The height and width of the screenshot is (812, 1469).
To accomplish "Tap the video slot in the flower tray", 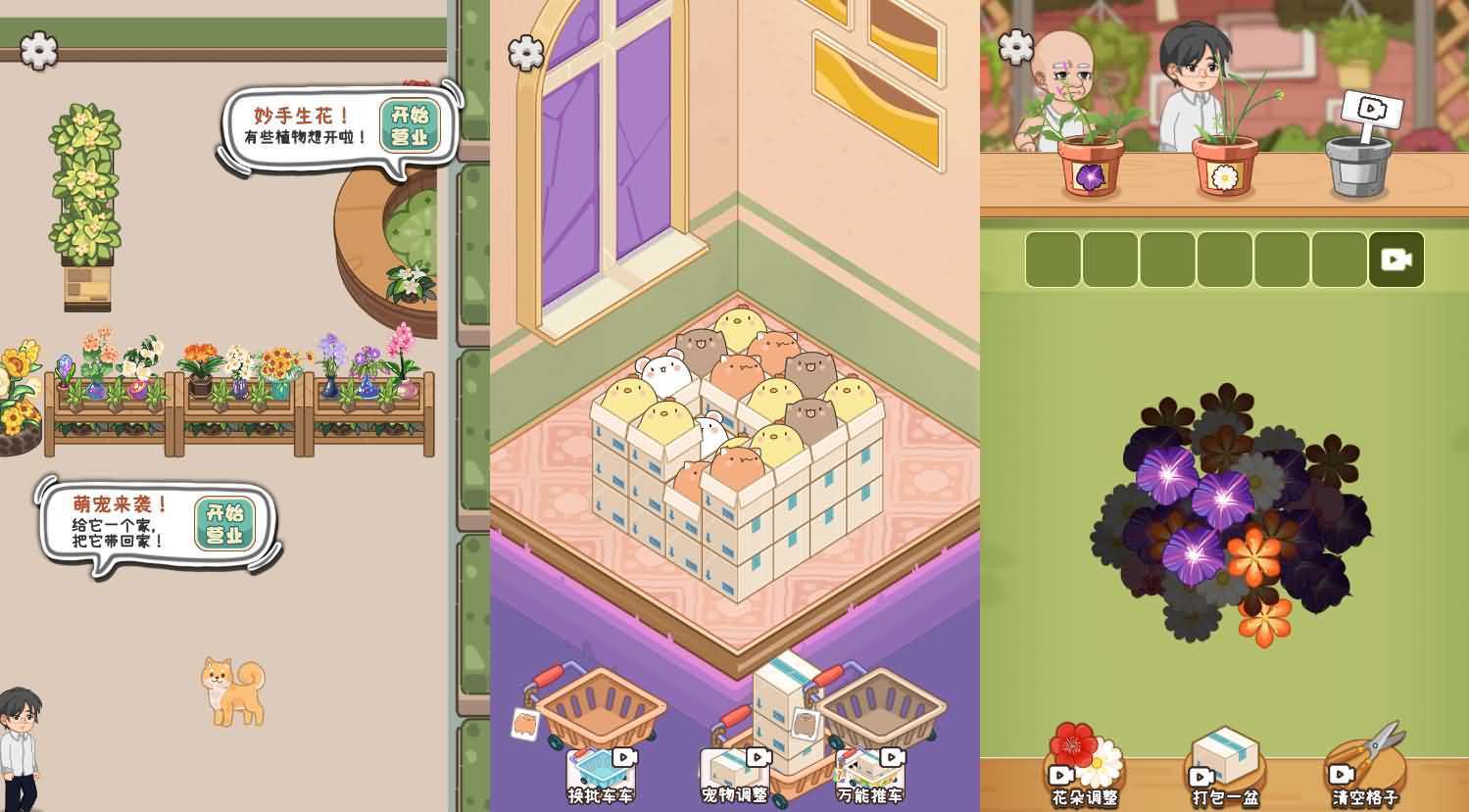I will (1396, 258).
